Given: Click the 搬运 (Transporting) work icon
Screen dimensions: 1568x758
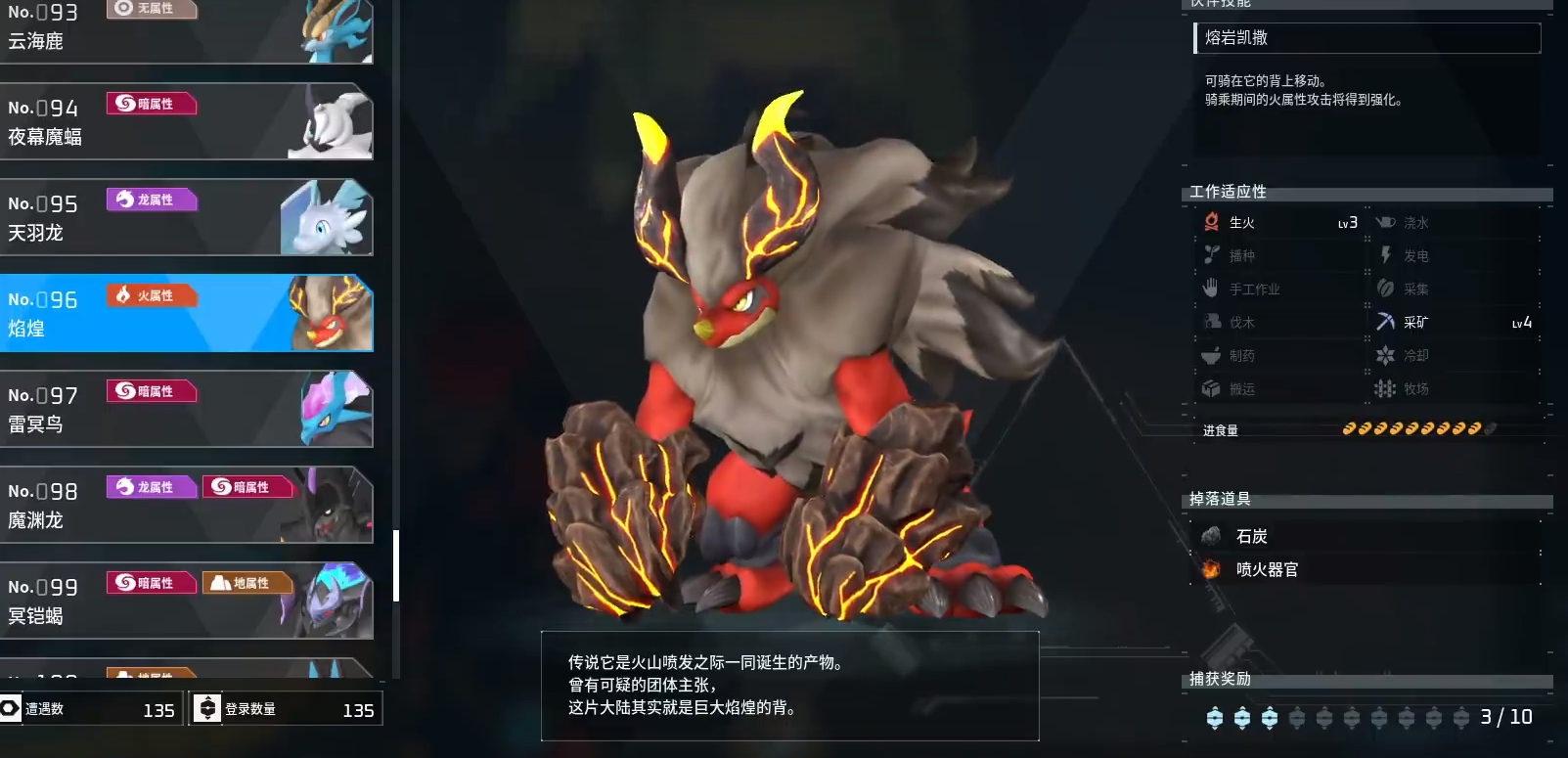Looking at the screenshot, I should 1210,388.
